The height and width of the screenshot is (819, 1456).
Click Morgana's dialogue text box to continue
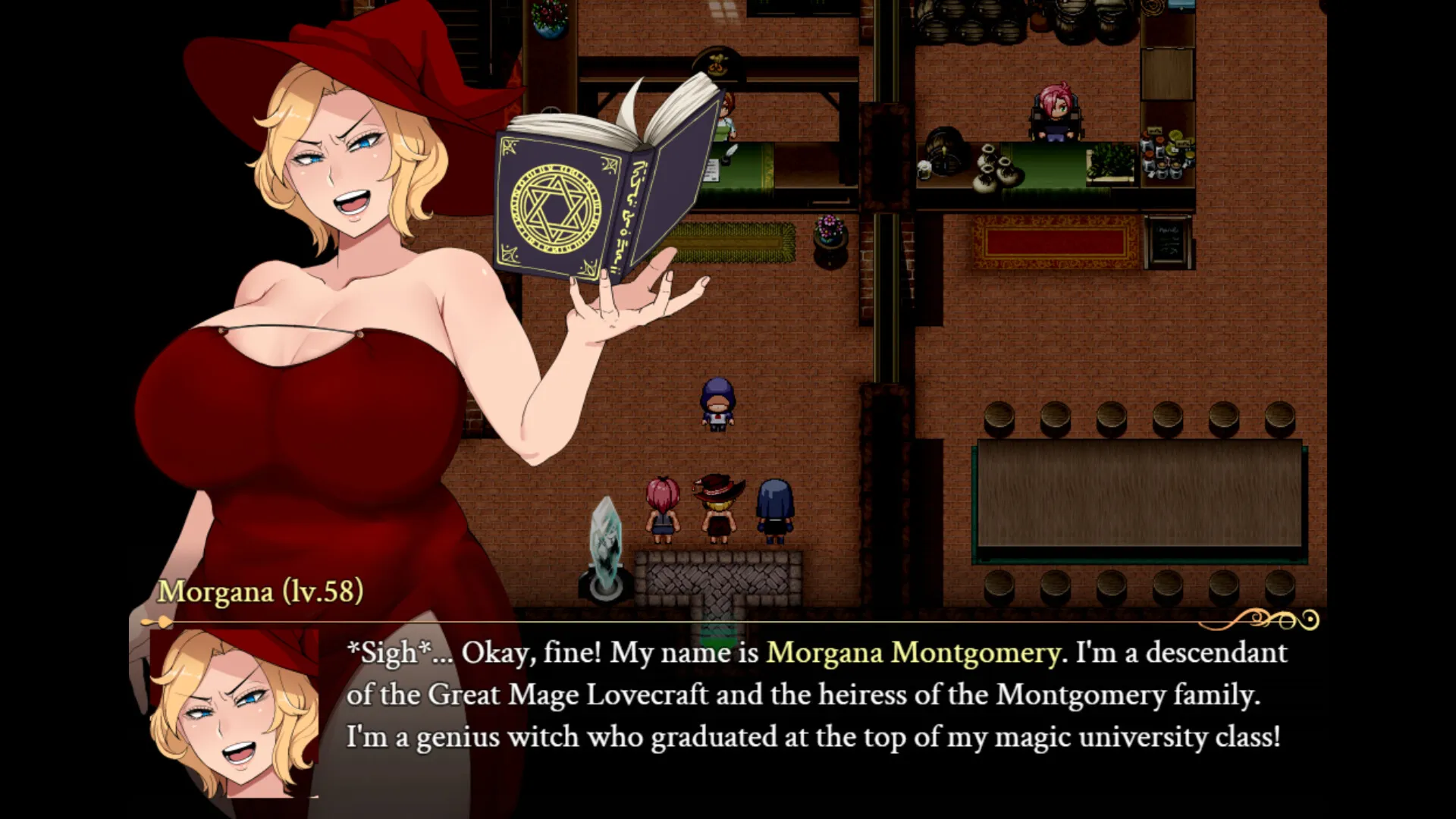(x=815, y=696)
